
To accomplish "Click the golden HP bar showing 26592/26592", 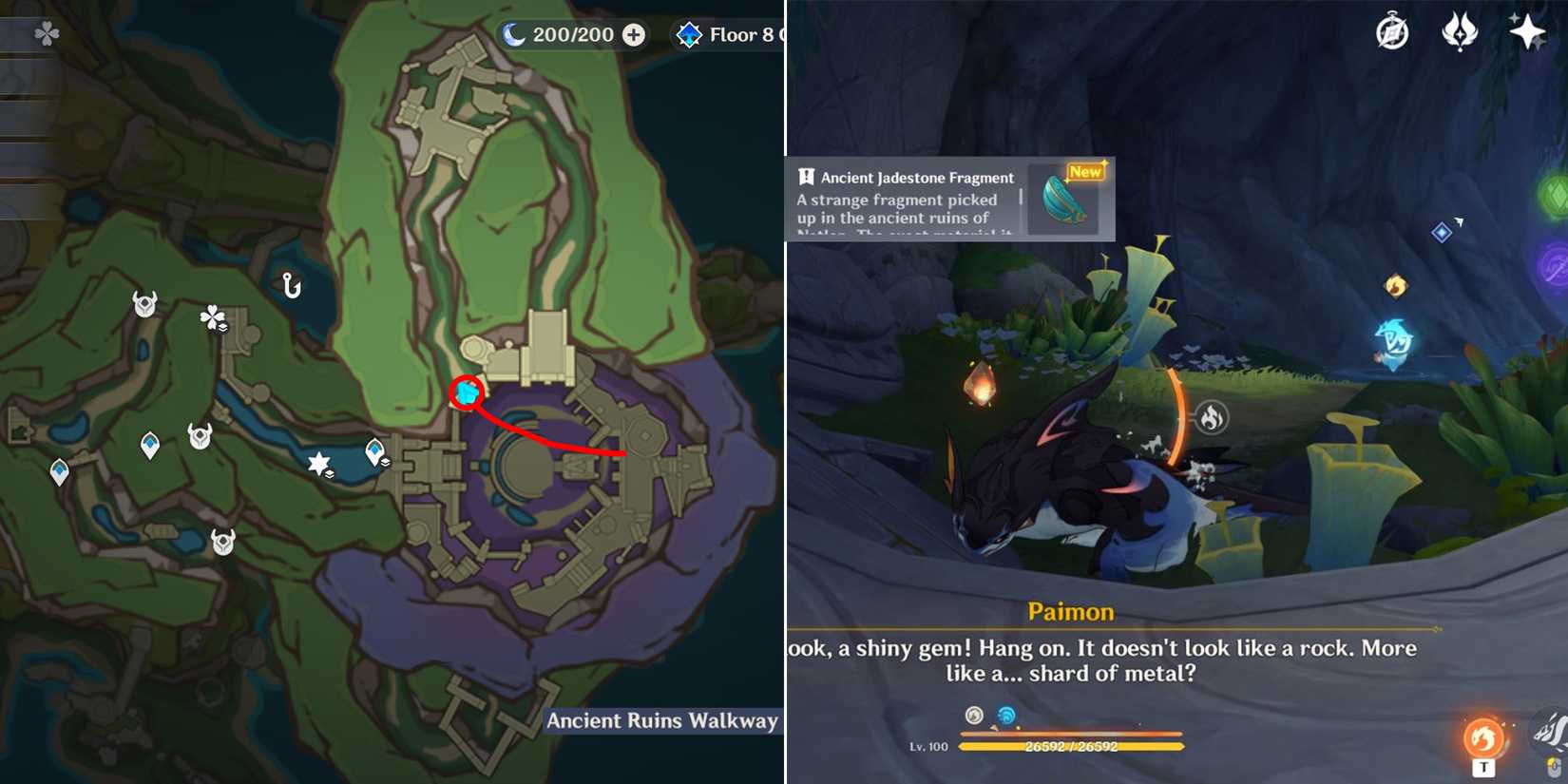I will (x=1074, y=748).
